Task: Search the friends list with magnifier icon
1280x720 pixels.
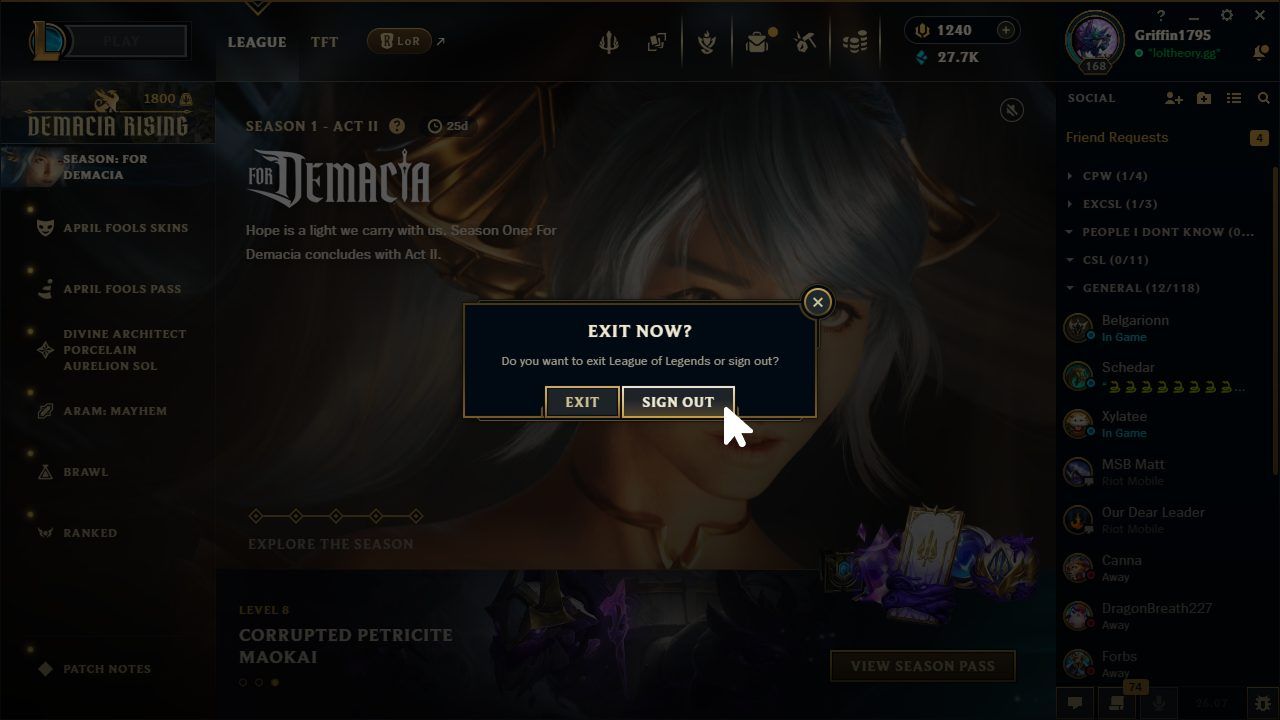Action: (1263, 98)
